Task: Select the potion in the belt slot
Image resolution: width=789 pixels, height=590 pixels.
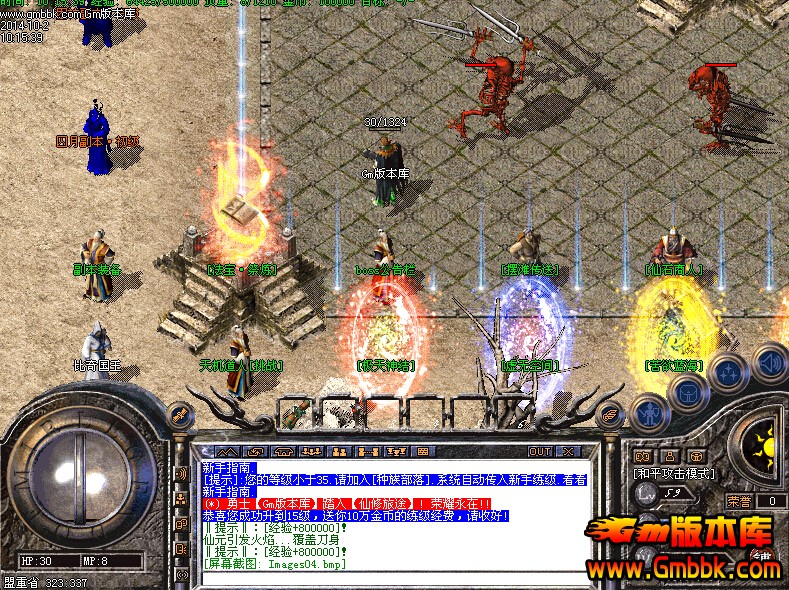Action: pos(296,410)
